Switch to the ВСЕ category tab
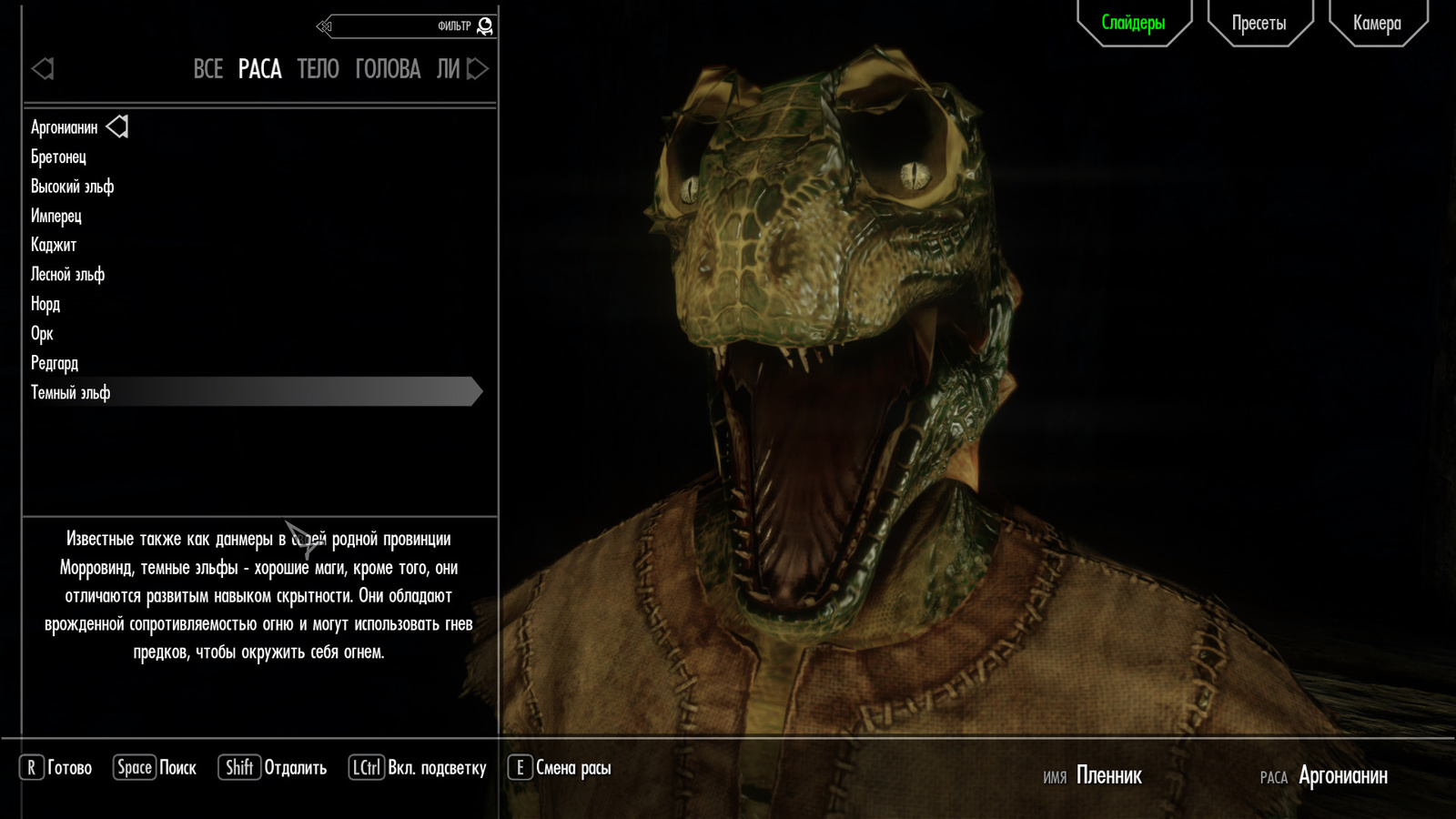The width and height of the screenshot is (1456, 819). tap(208, 69)
